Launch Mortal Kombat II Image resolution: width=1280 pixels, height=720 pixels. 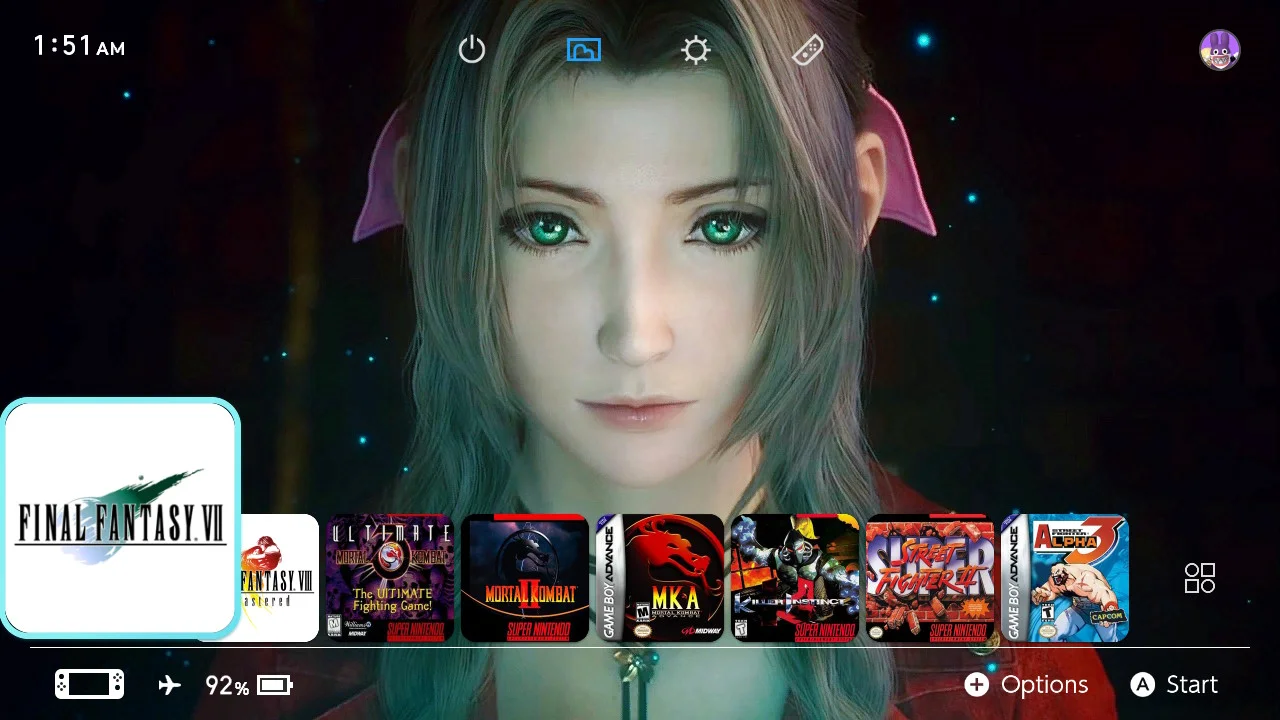[x=525, y=578]
